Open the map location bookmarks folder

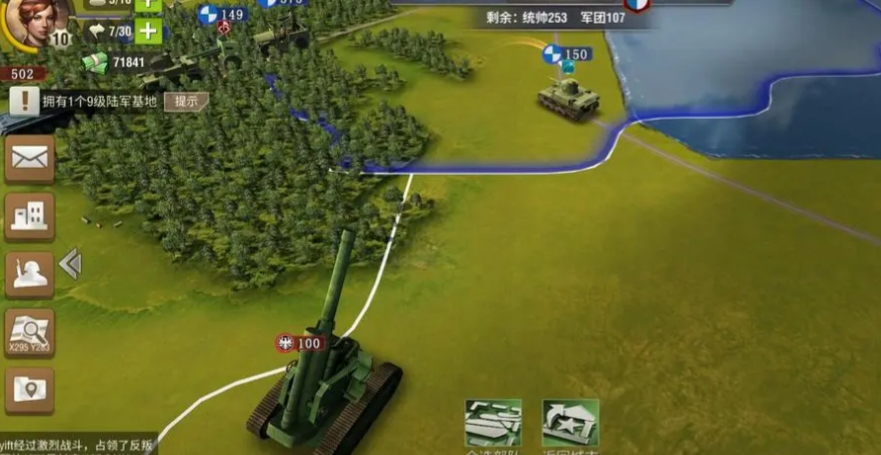pos(30,390)
